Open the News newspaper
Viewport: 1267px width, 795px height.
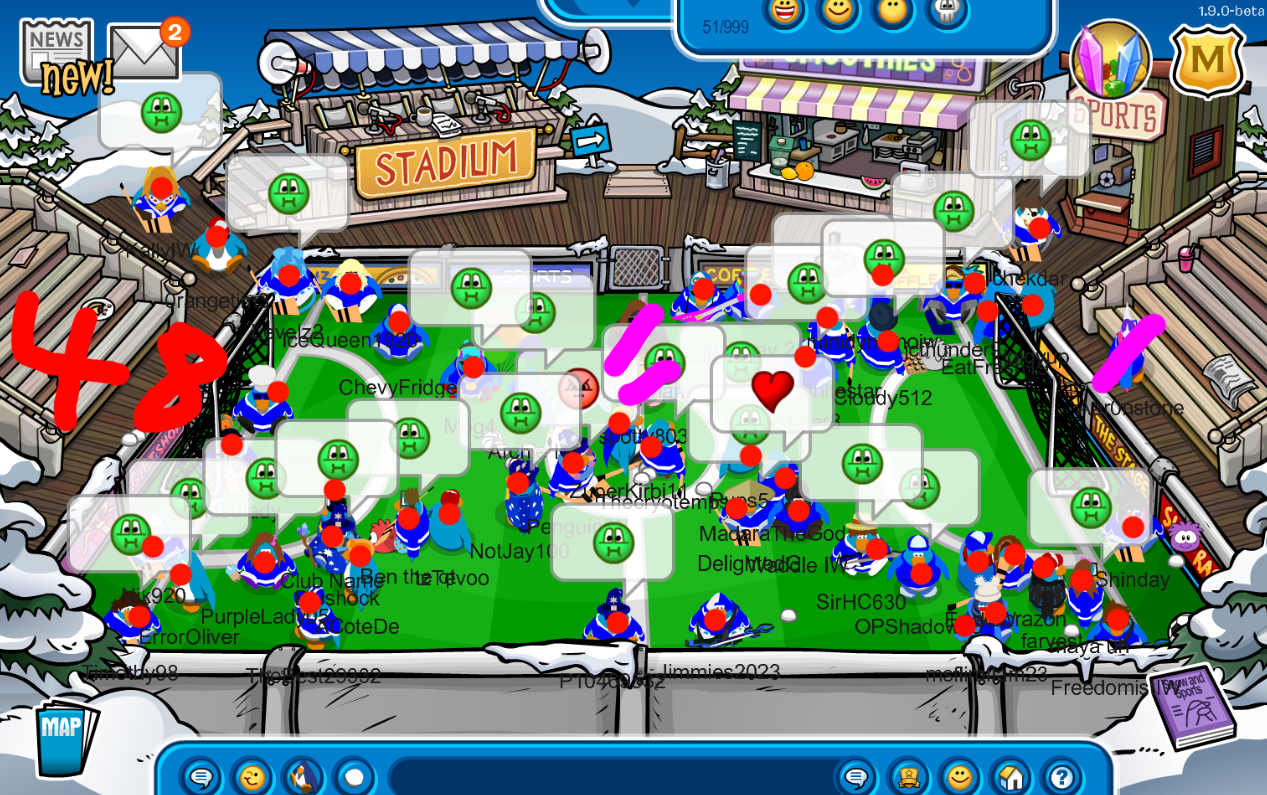[55, 47]
